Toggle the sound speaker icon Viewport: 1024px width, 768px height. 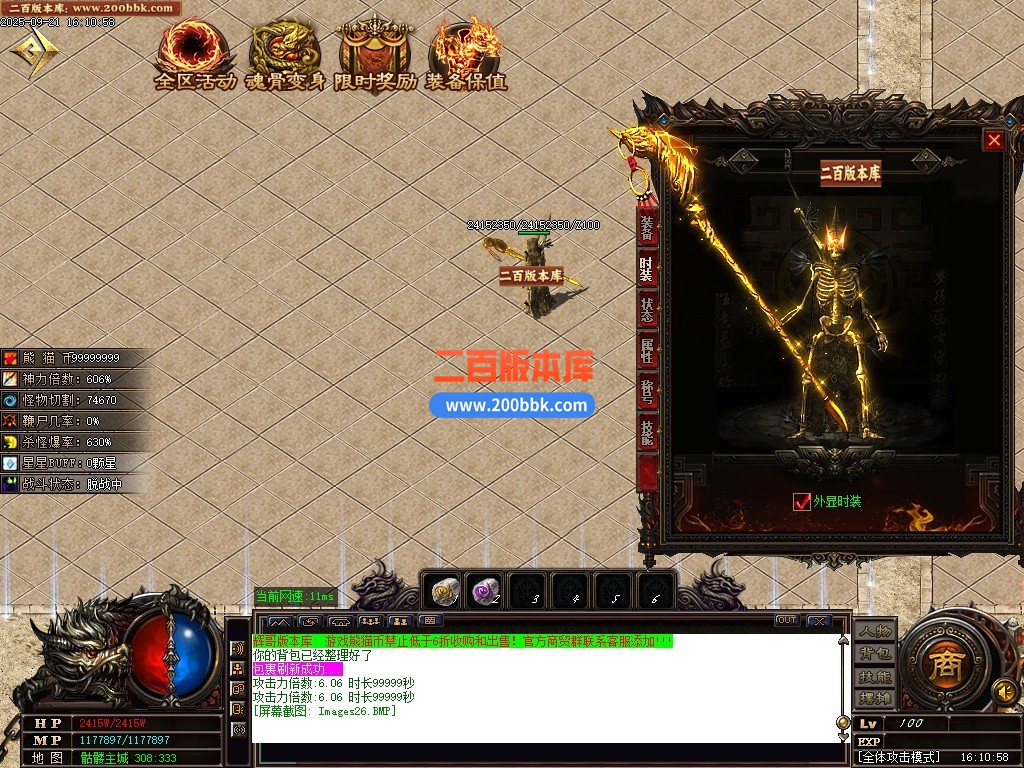[x=1003, y=690]
